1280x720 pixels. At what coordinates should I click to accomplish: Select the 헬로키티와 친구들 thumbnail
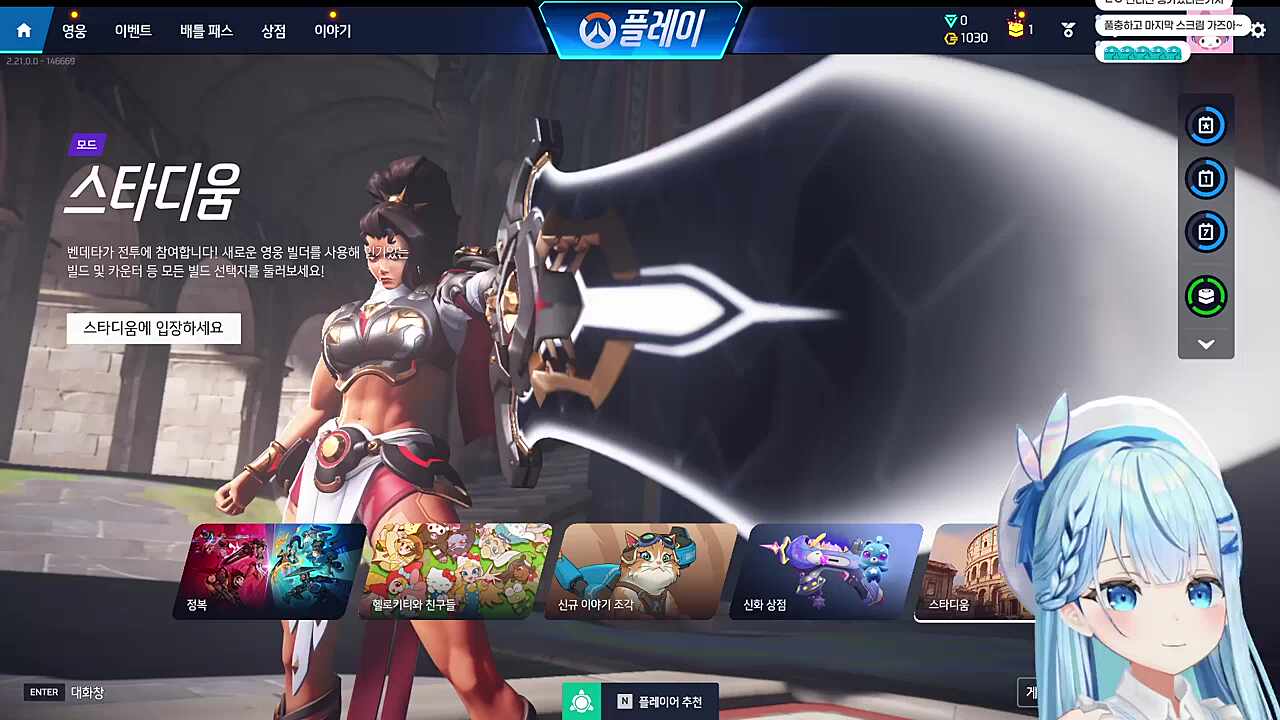[450, 570]
